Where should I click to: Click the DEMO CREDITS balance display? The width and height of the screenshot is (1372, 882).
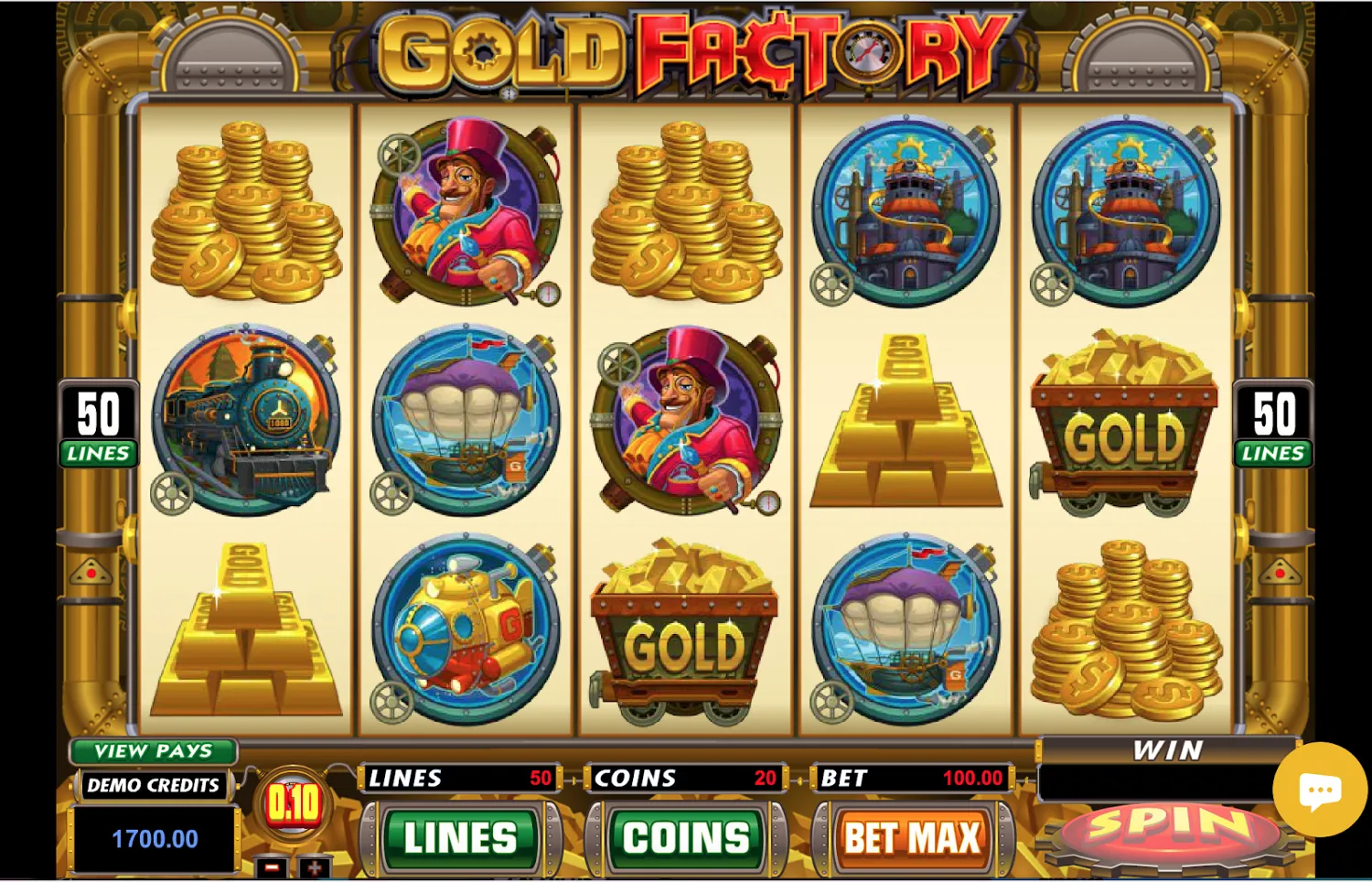pos(154,837)
